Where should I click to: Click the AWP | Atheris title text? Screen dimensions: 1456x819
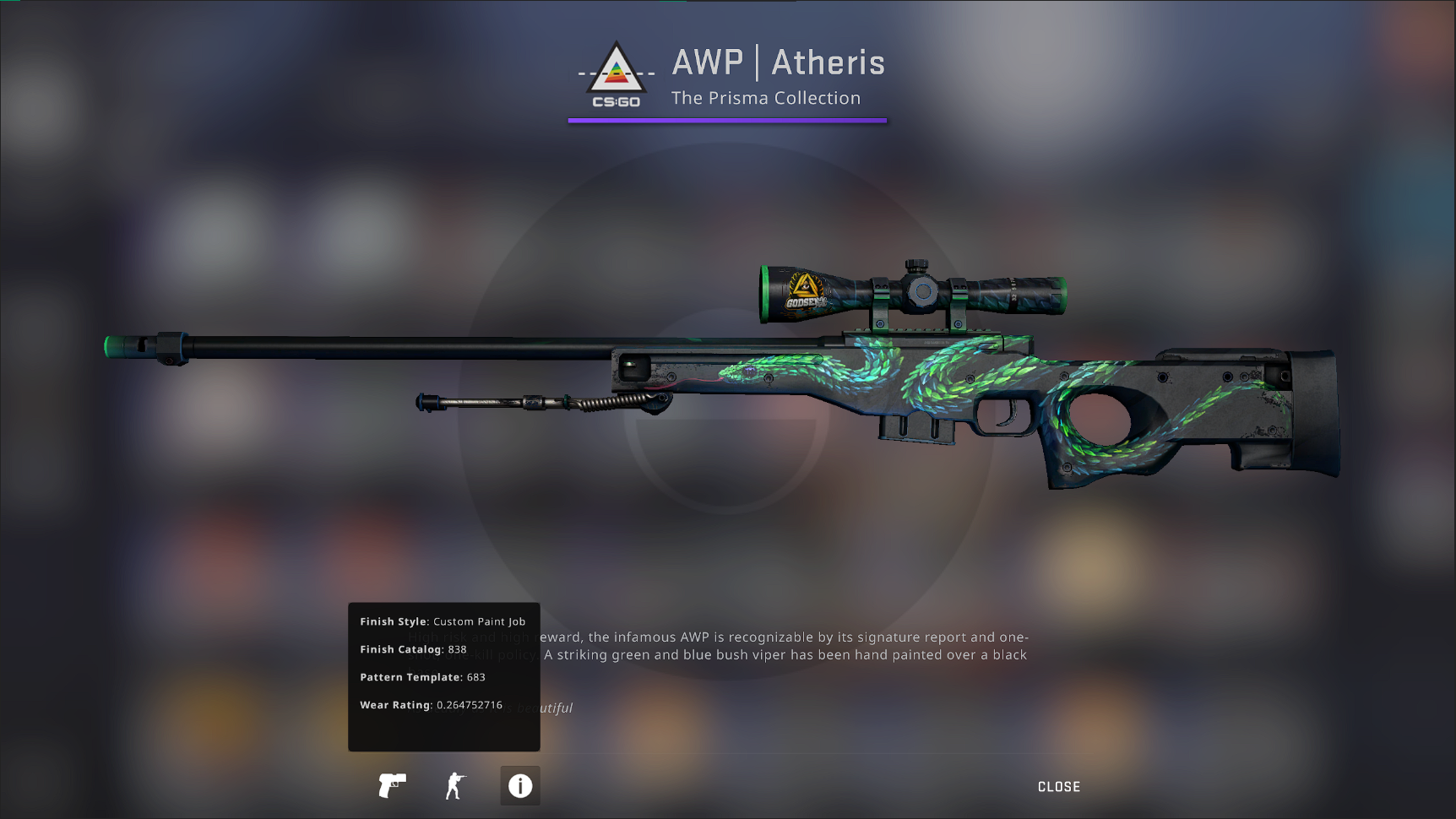pyautogui.click(x=778, y=62)
